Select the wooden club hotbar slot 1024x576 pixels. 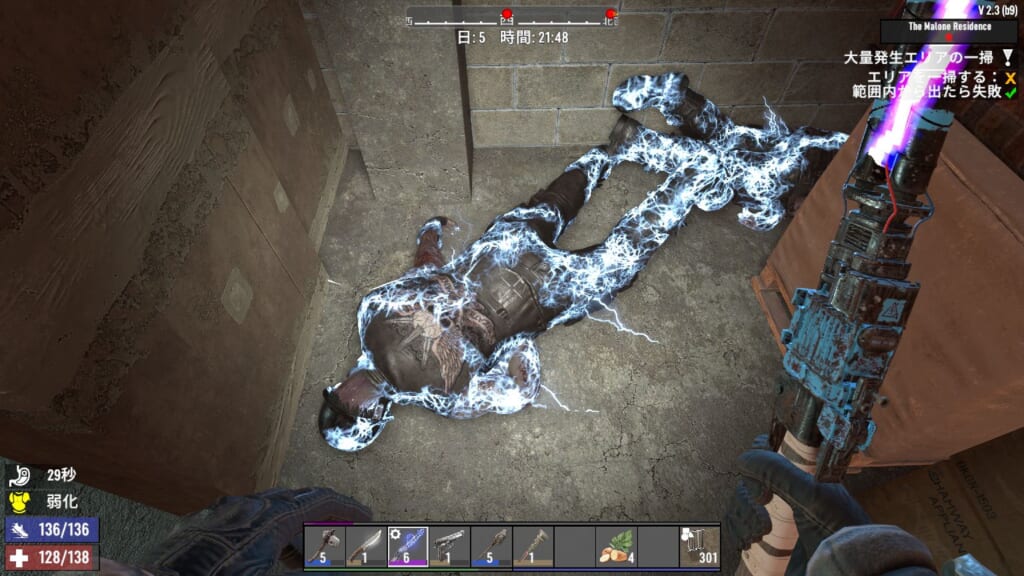(490, 546)
